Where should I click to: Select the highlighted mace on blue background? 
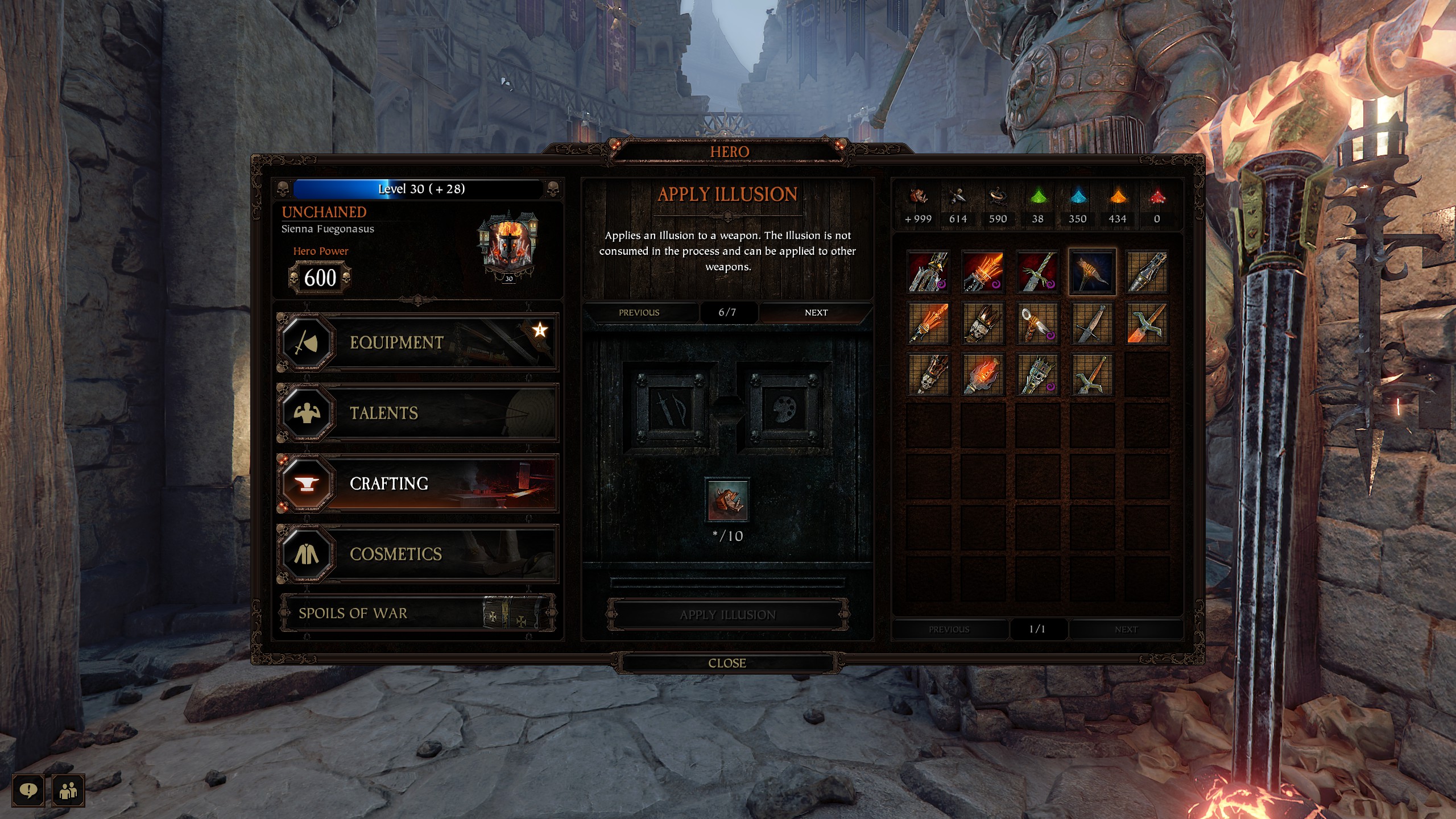point(1092,272)
